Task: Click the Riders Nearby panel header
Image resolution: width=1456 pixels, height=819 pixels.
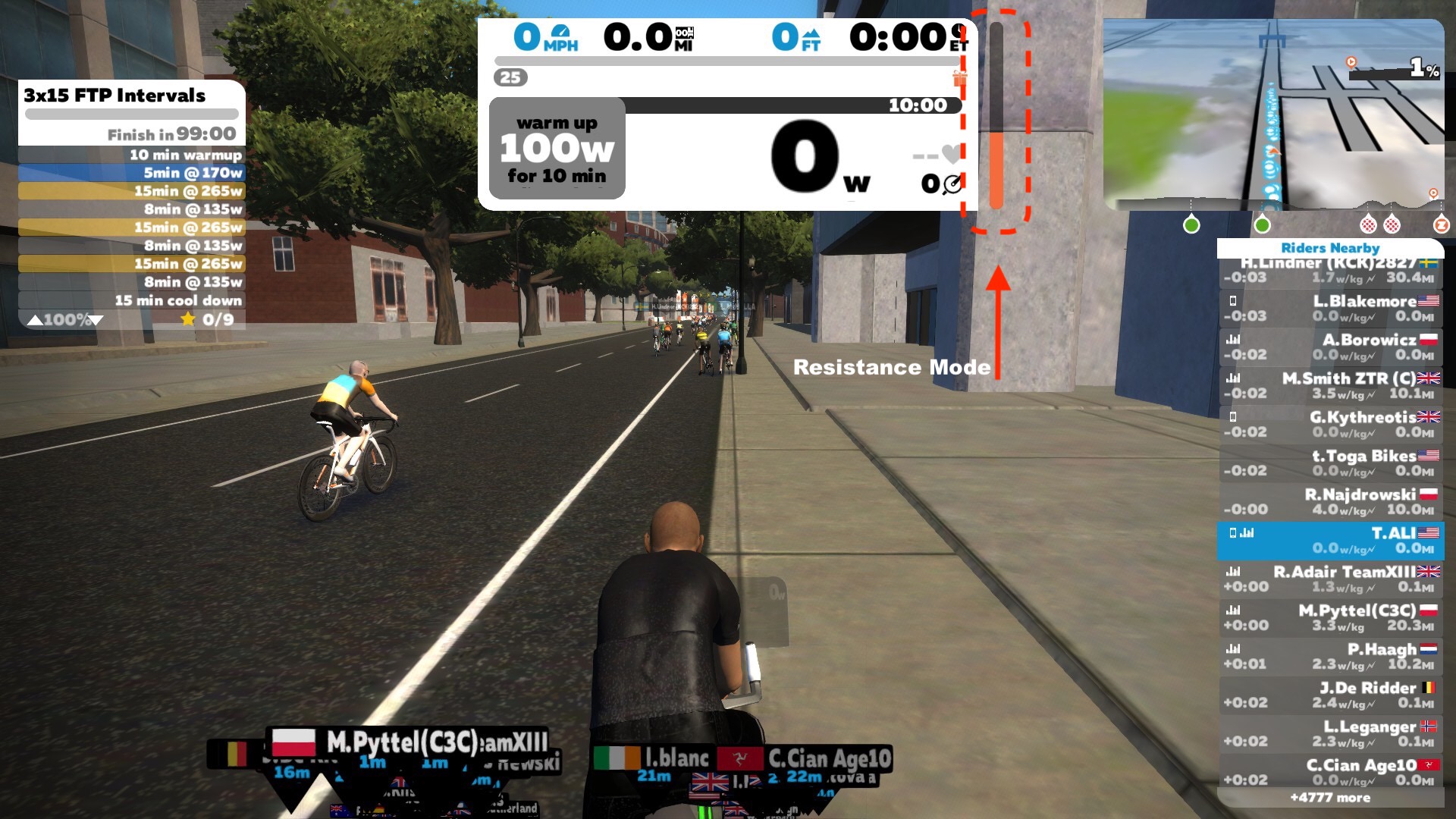Action: coord(1329,248)
